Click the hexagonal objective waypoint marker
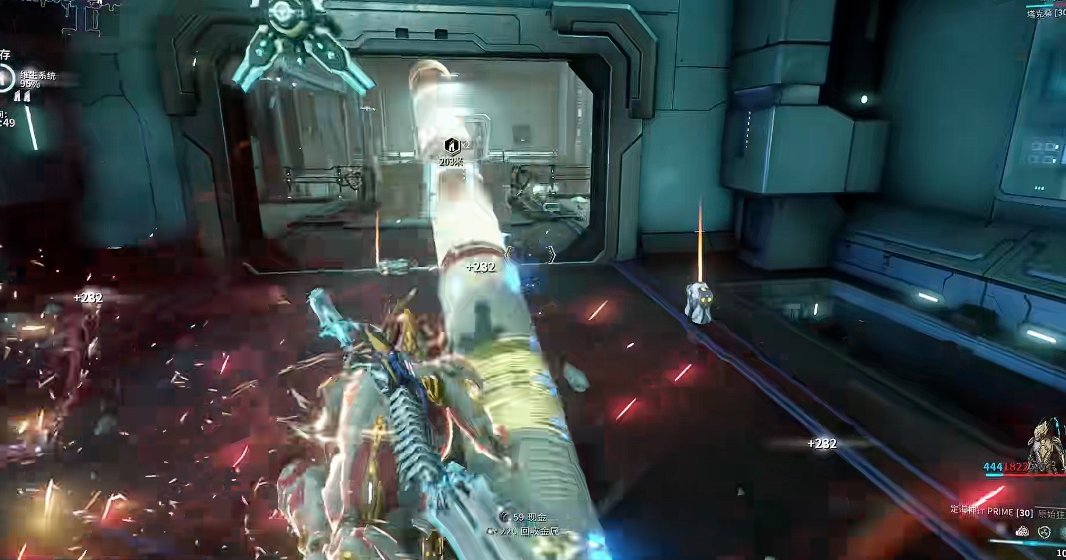Screen dimensions: 1066x560 (x=451, y=145)
